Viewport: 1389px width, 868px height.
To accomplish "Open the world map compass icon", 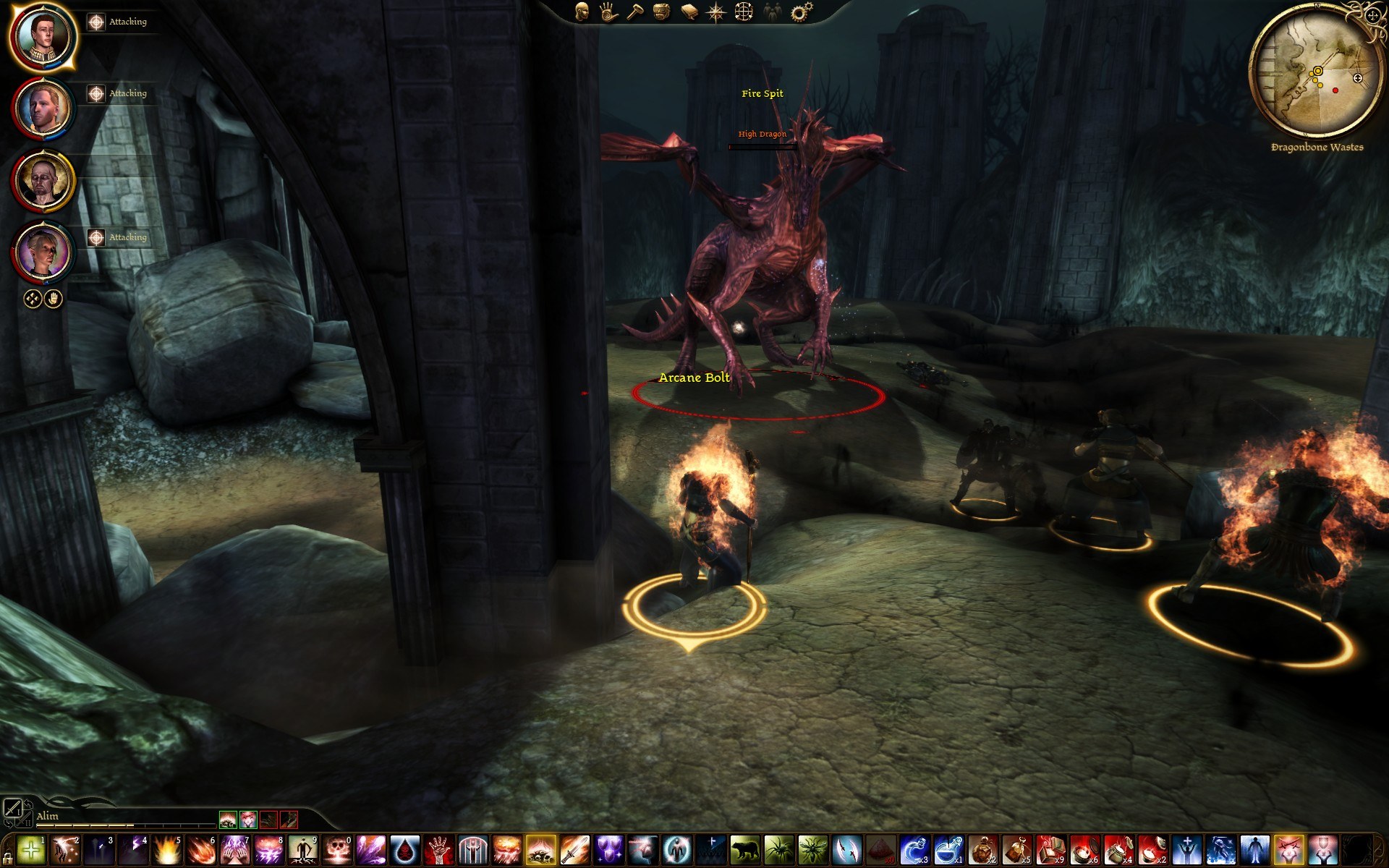I will pyautogui.click(x=716, y=12).
